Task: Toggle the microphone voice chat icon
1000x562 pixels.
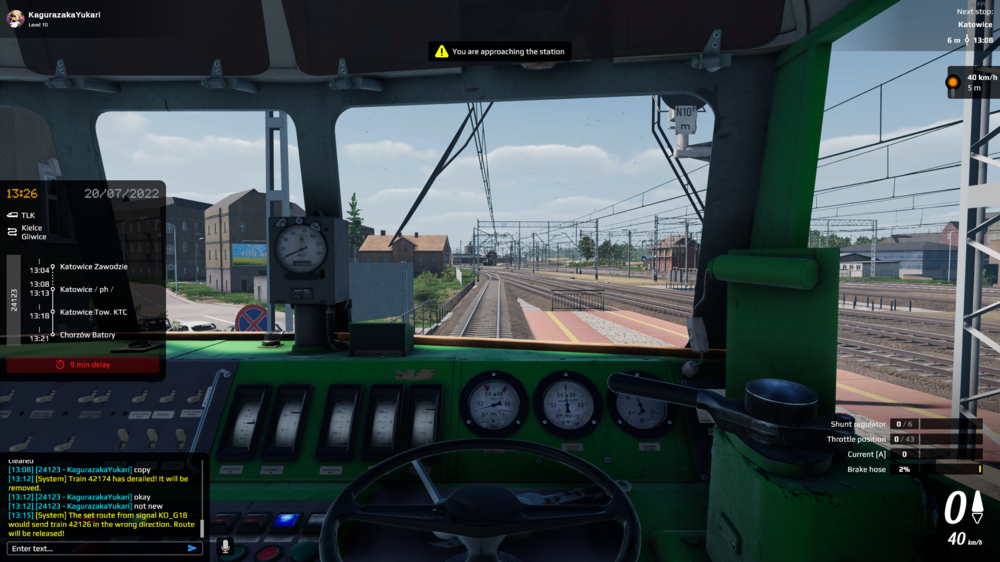Action: coord(225,547)
